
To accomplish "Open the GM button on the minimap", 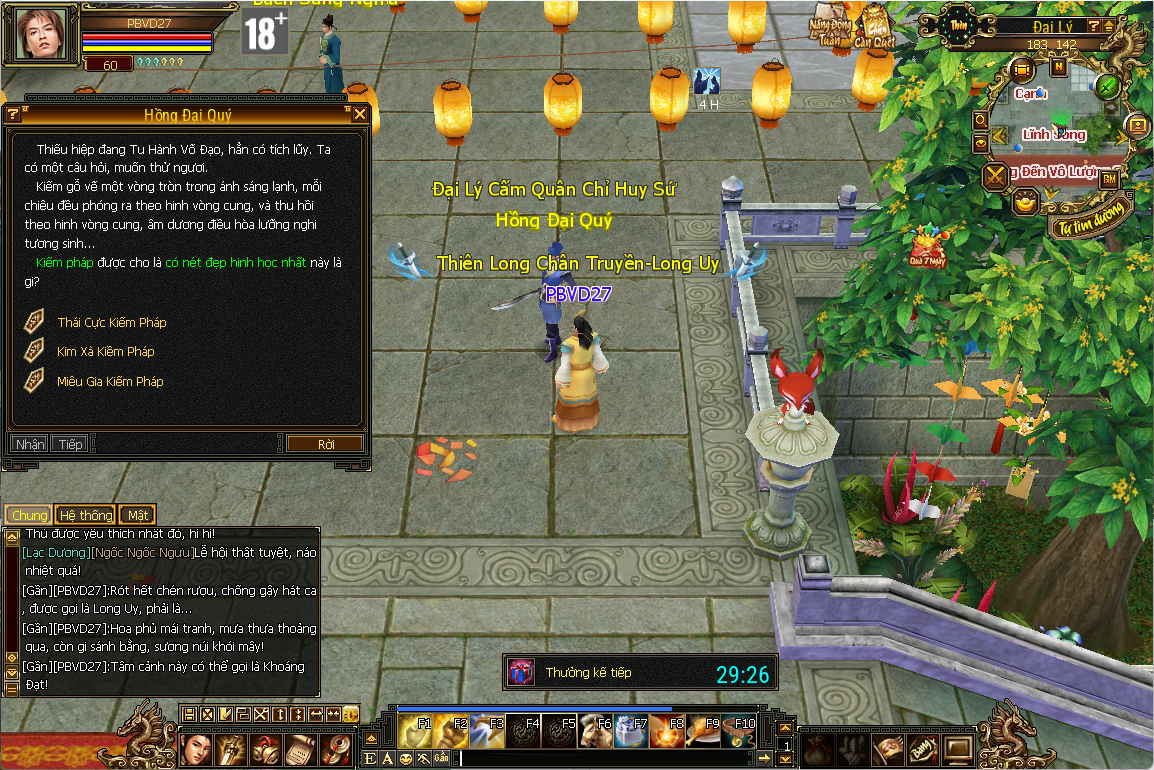I will coord(1110,178).
